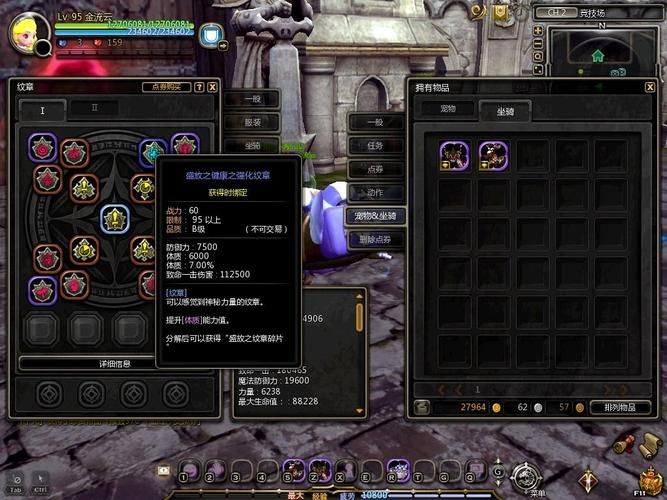The height and width of the screenshot is (500, 667).
Task: Open the crest window help button
Action: click(199, 87)
